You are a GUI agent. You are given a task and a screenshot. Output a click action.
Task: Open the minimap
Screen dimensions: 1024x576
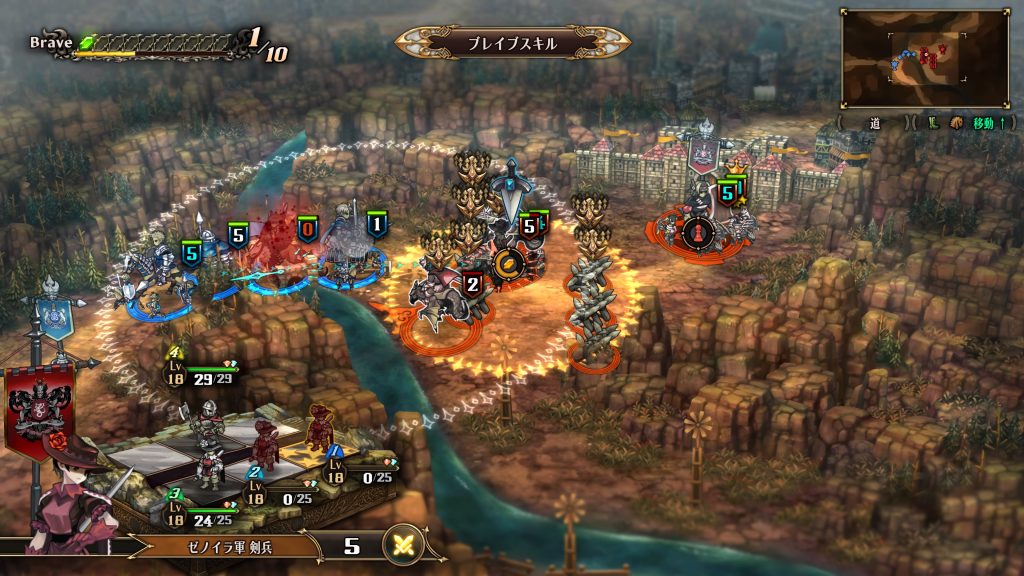[x=924, y=58]
